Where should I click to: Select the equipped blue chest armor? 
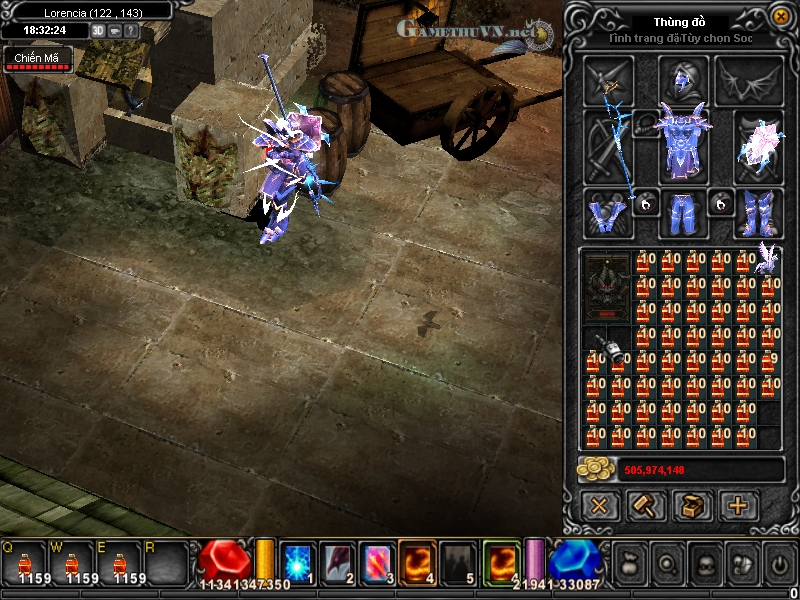click(683, 144)
